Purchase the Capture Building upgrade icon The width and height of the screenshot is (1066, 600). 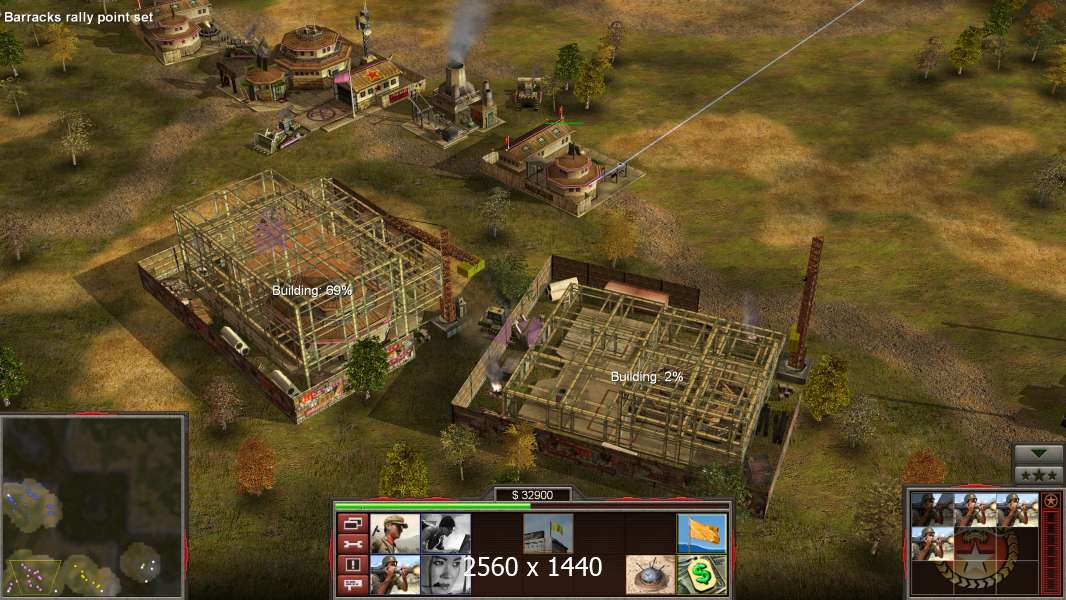click(x=548, y=533)
